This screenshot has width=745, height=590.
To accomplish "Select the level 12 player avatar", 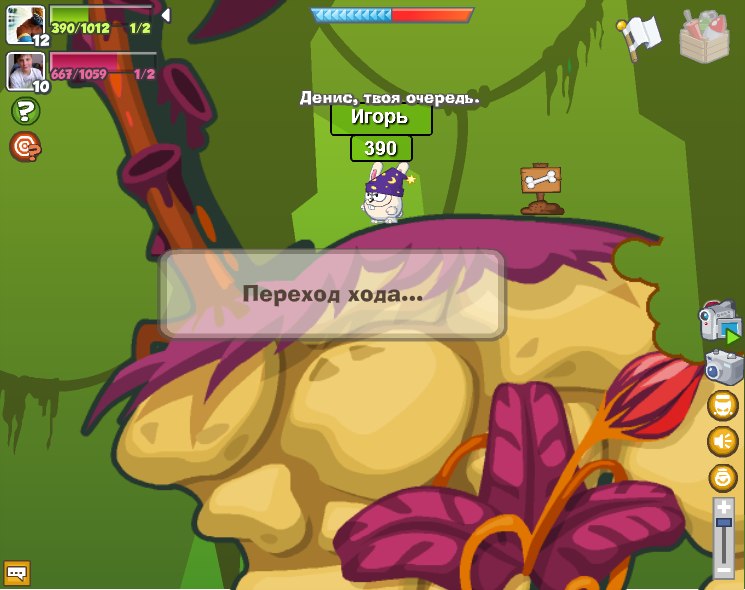I will (26, 25).
